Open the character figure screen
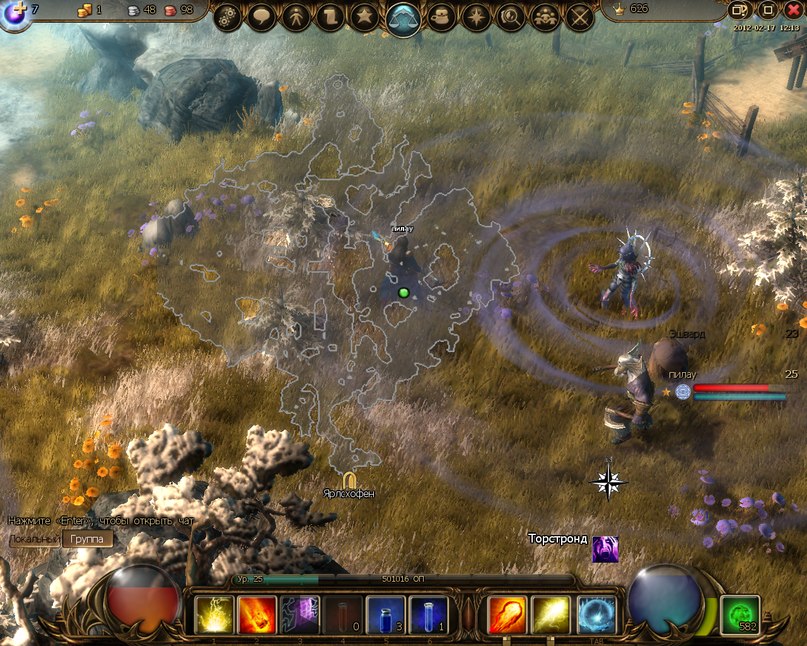 (298, 17)
